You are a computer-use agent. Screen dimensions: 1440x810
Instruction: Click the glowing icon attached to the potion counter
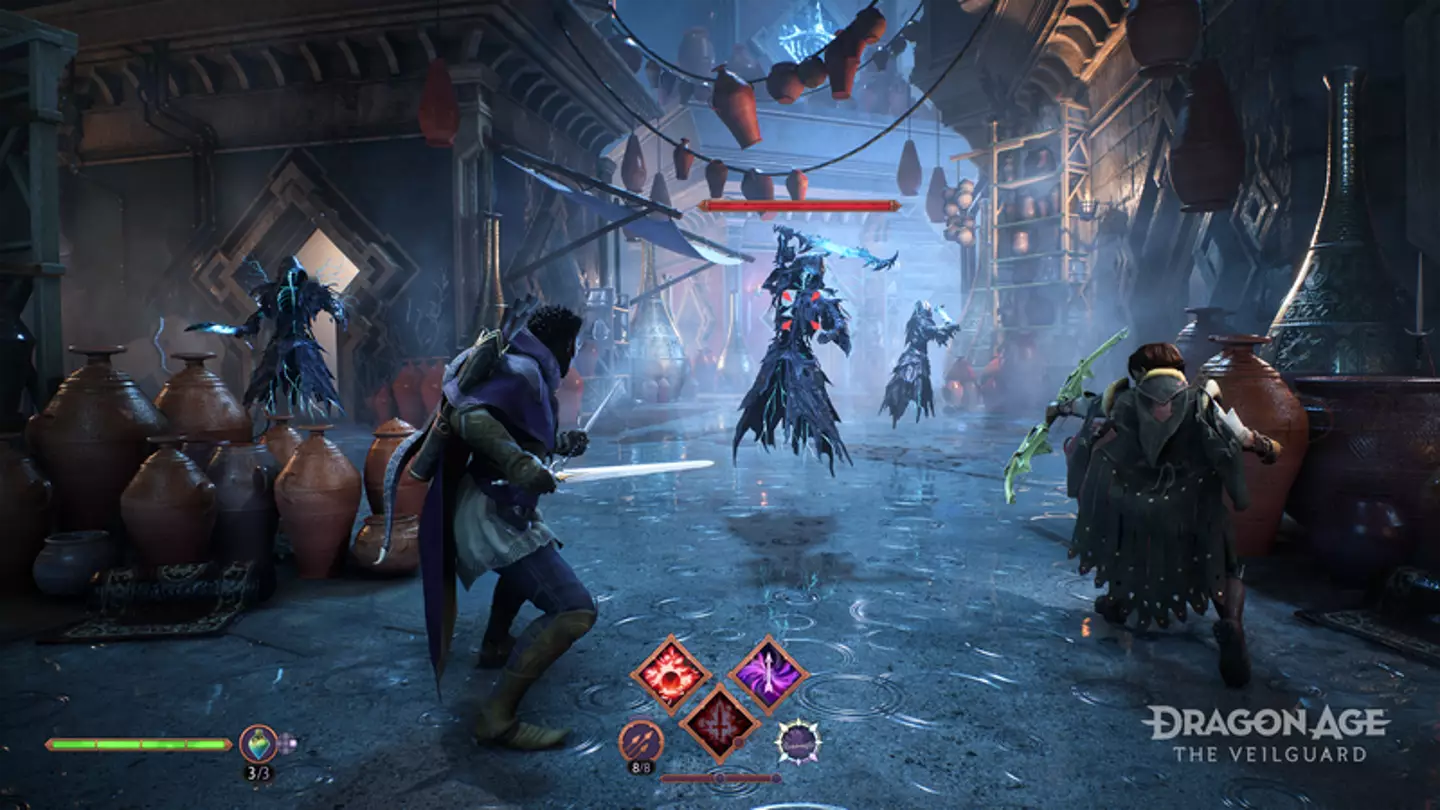[287, 743]
